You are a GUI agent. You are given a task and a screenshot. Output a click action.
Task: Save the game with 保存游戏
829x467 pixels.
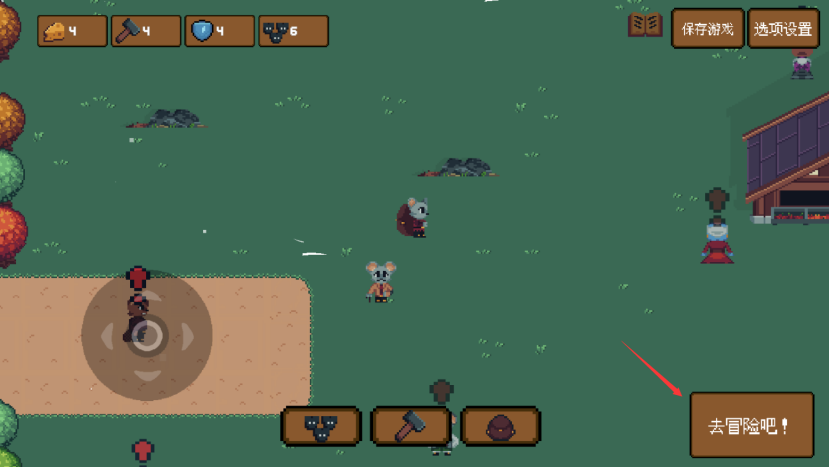(x=707, y=29)
